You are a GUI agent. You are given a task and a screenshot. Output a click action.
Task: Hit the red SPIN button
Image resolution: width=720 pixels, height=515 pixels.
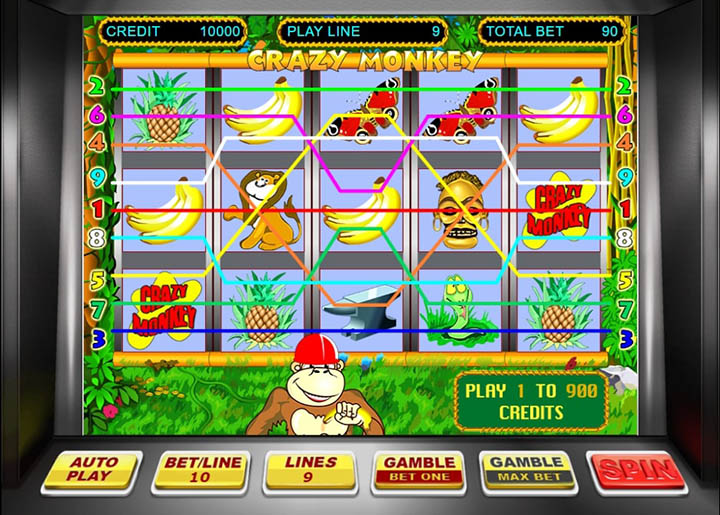coord(637,469)
